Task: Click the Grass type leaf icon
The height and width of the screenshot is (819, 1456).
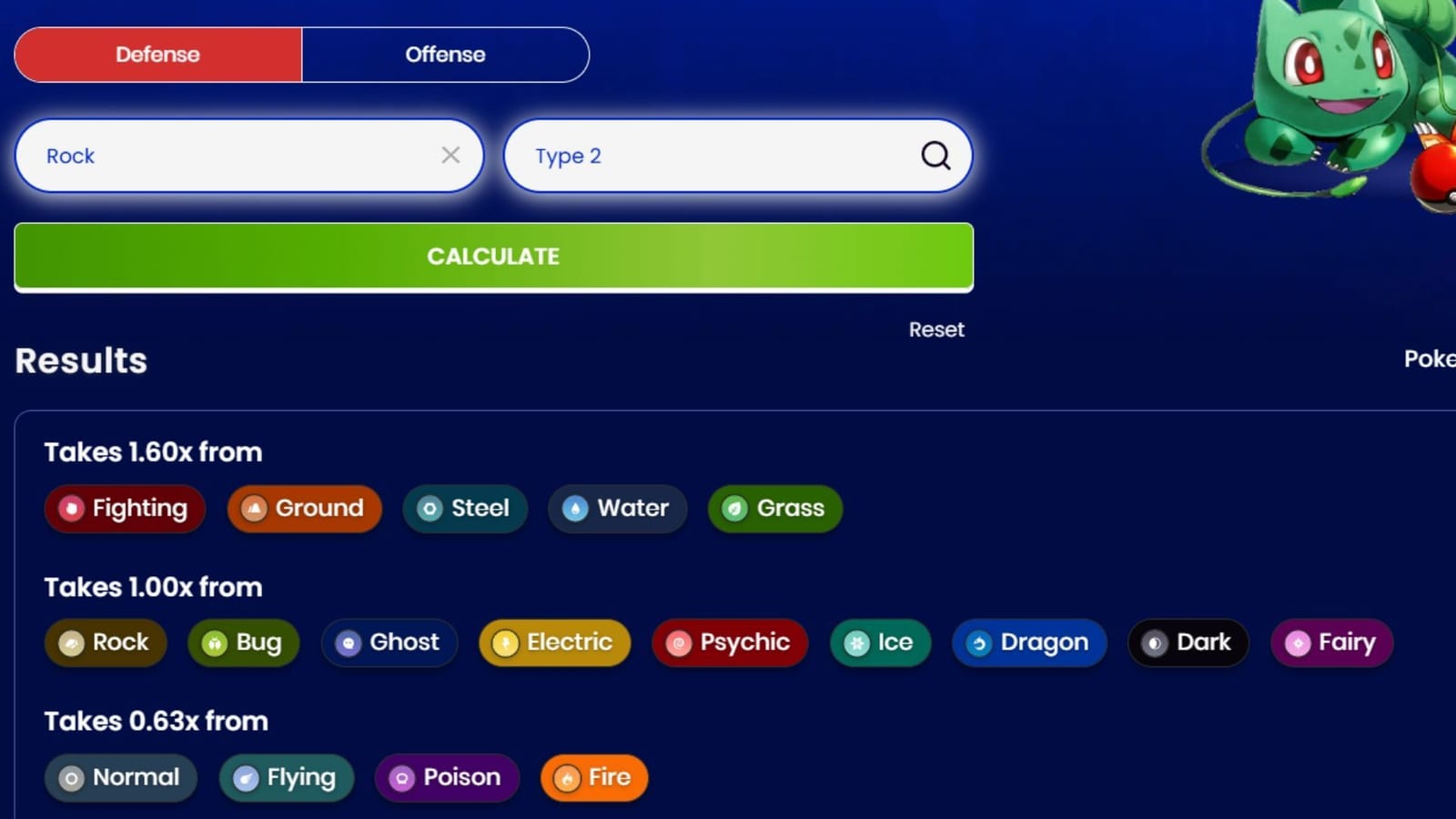Action: pyautogui.click(x=733, y=509)
